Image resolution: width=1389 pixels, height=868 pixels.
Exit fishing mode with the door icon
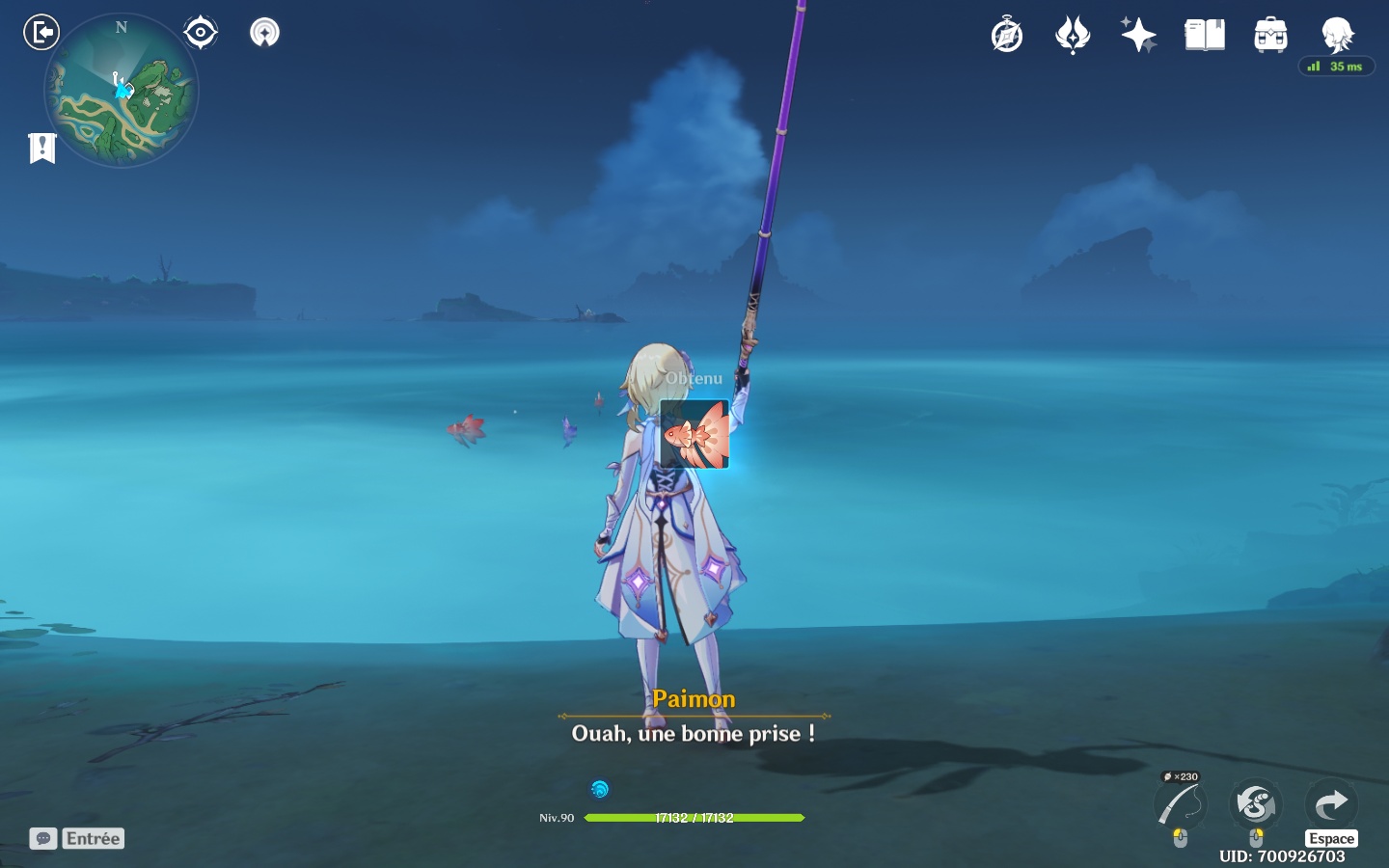[41, 33]
